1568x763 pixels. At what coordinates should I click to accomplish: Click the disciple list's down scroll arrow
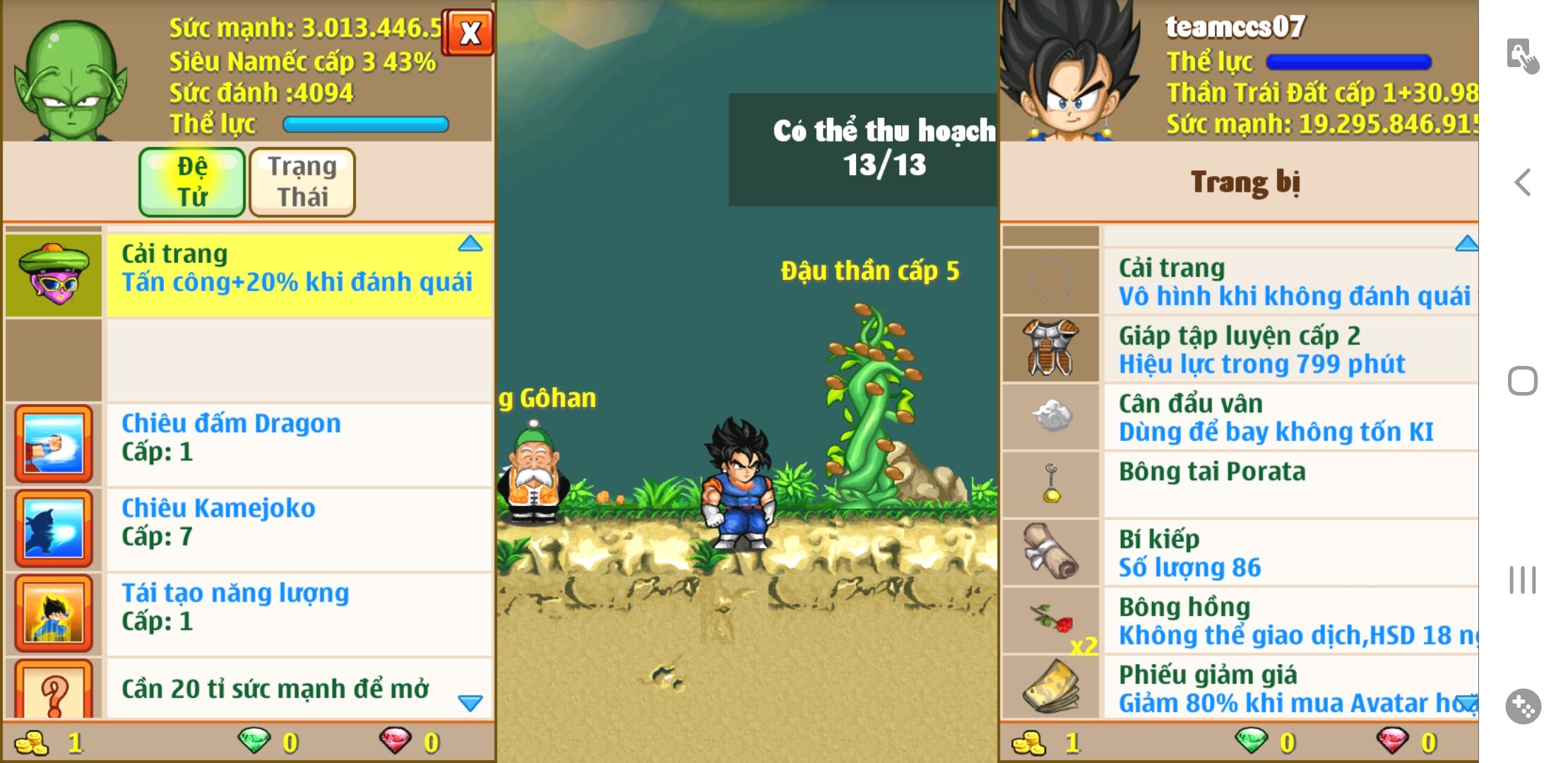[470, 702]
